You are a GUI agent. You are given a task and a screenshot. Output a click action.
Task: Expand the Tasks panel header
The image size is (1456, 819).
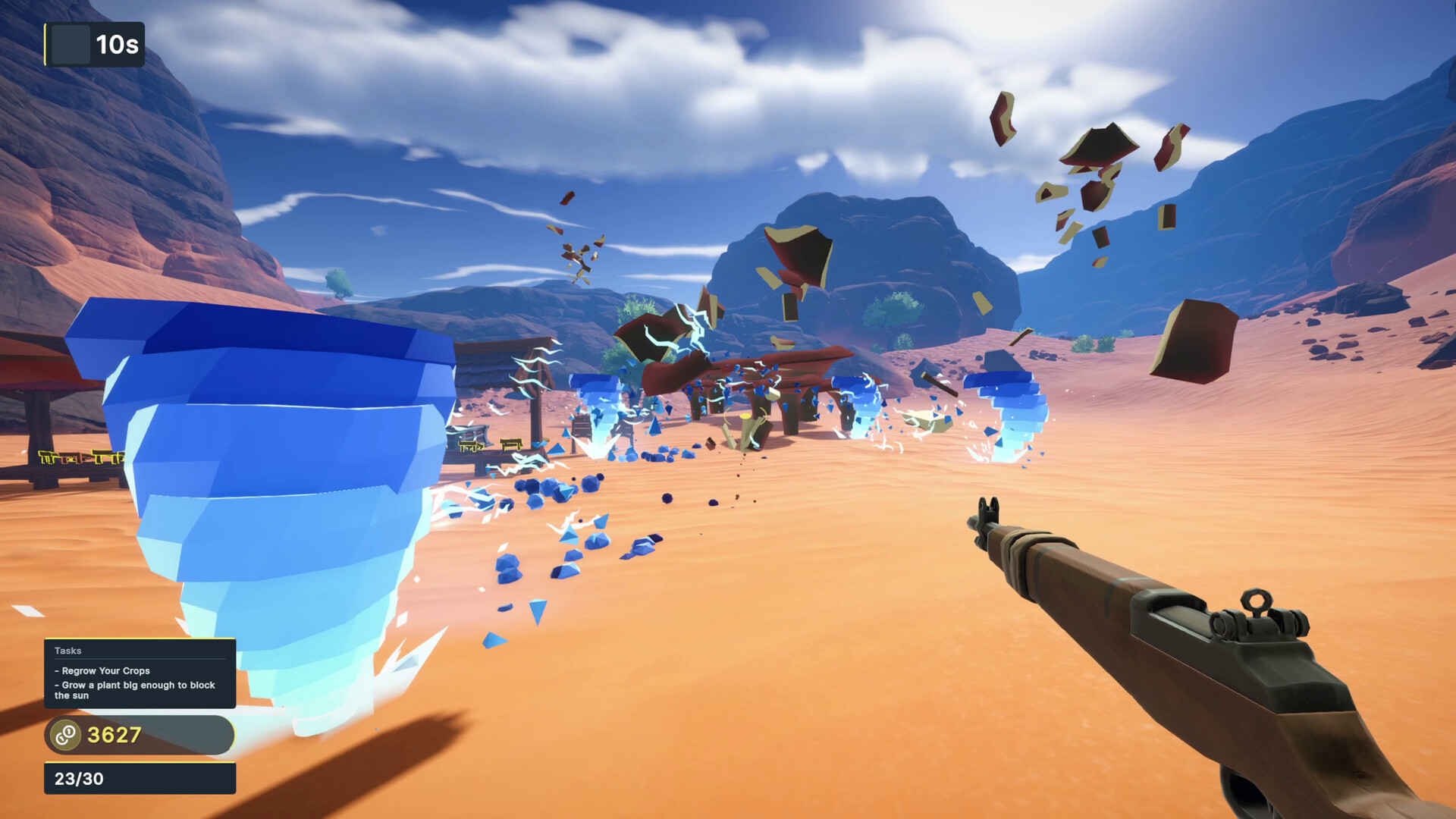click(67, 651)
